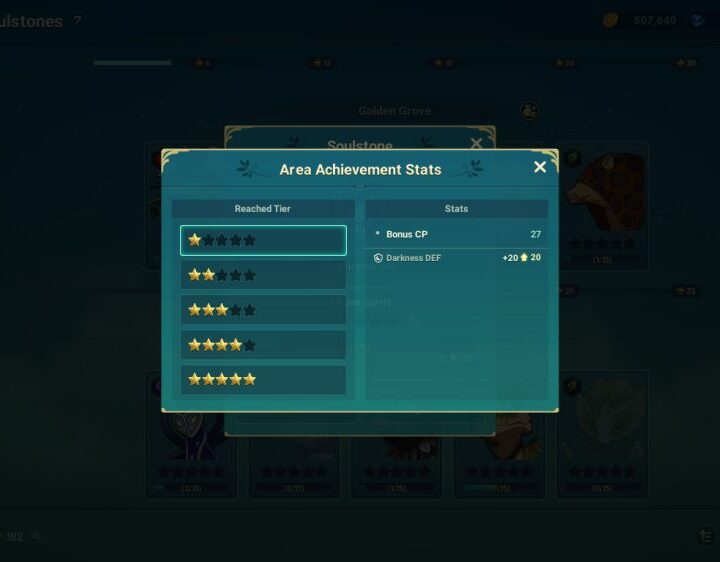Screen dimensions: 720x562
Task: Select the one-star reached tier row
Action: (263, 240)
